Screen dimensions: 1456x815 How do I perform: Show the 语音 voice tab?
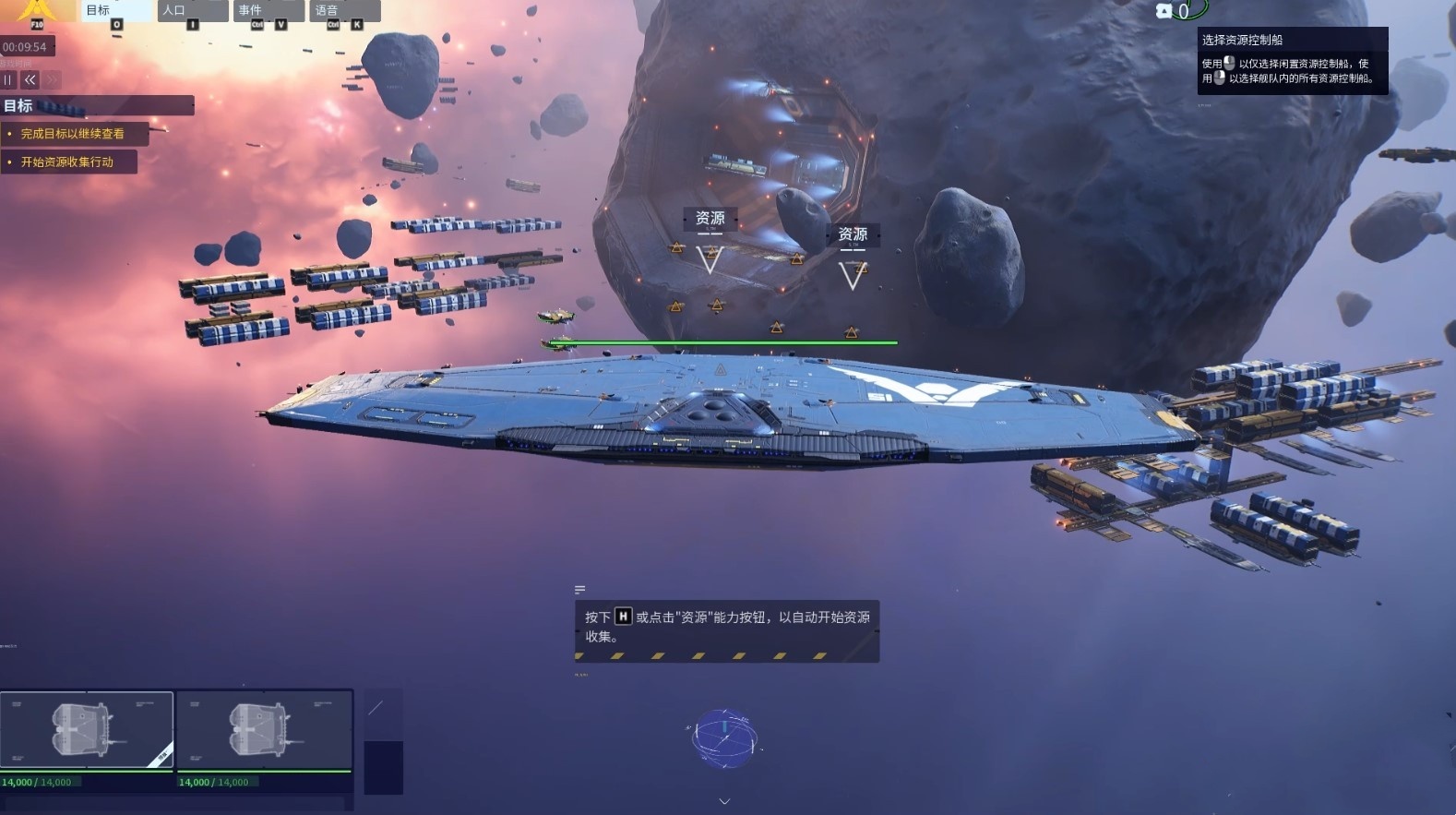[x=344, y=11]
